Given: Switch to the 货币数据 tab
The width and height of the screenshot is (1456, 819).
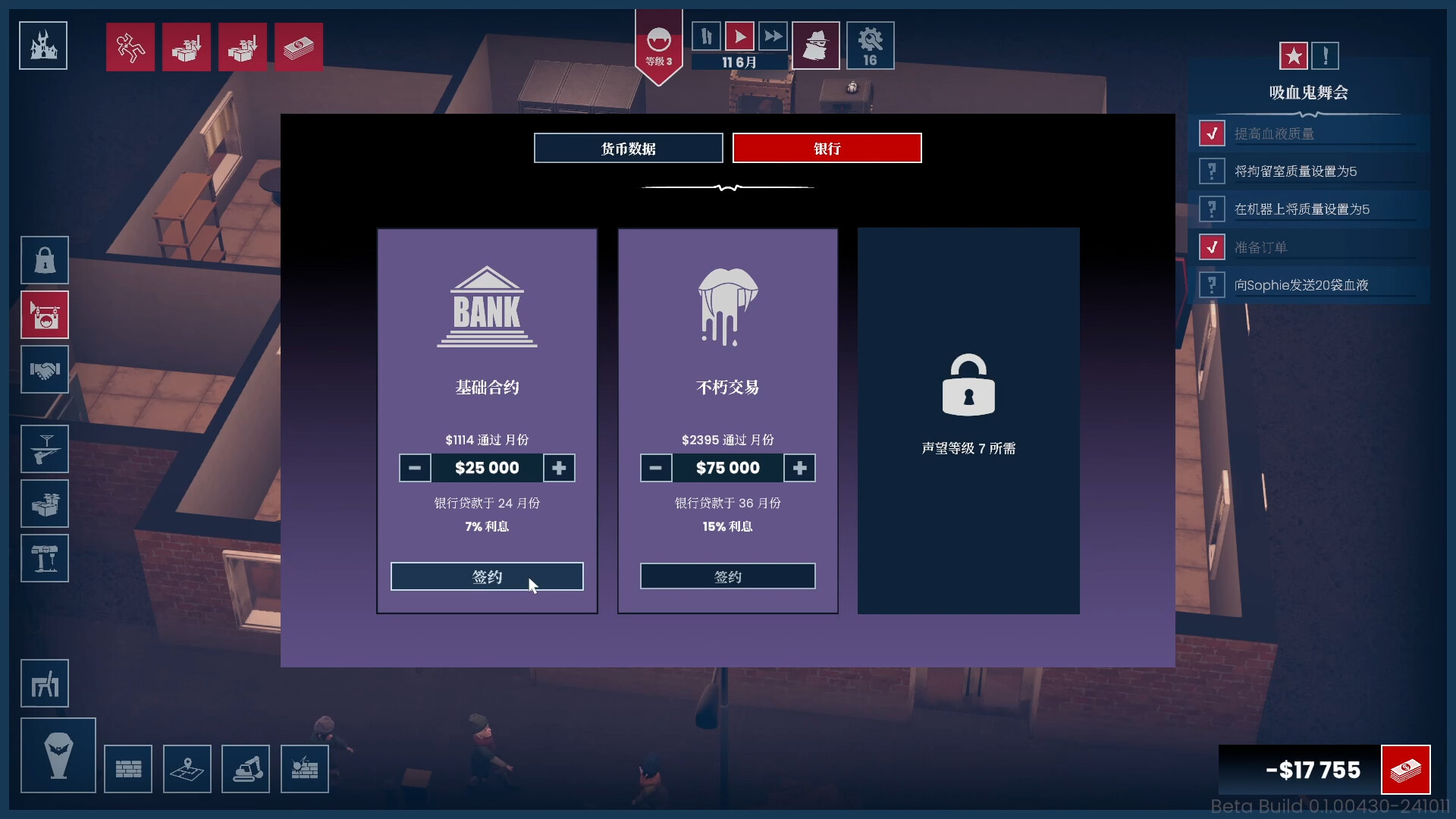Looking at the screenshot, I should [x=628, y=147].
